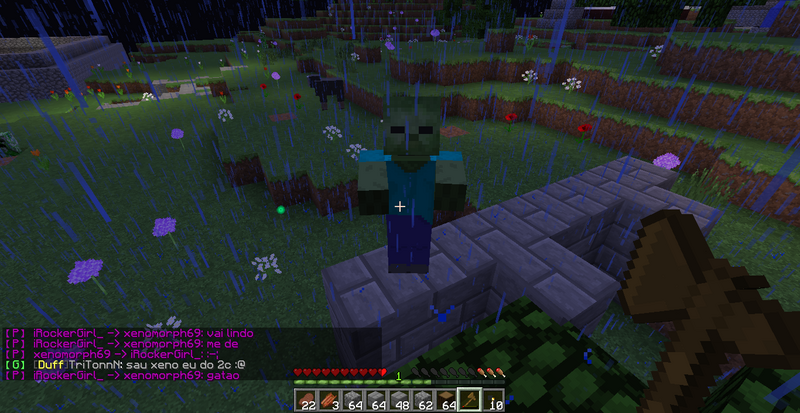Select the cooked meat stack of 22
This screenshot has height=413, width=800.
[x=306, y=400]
